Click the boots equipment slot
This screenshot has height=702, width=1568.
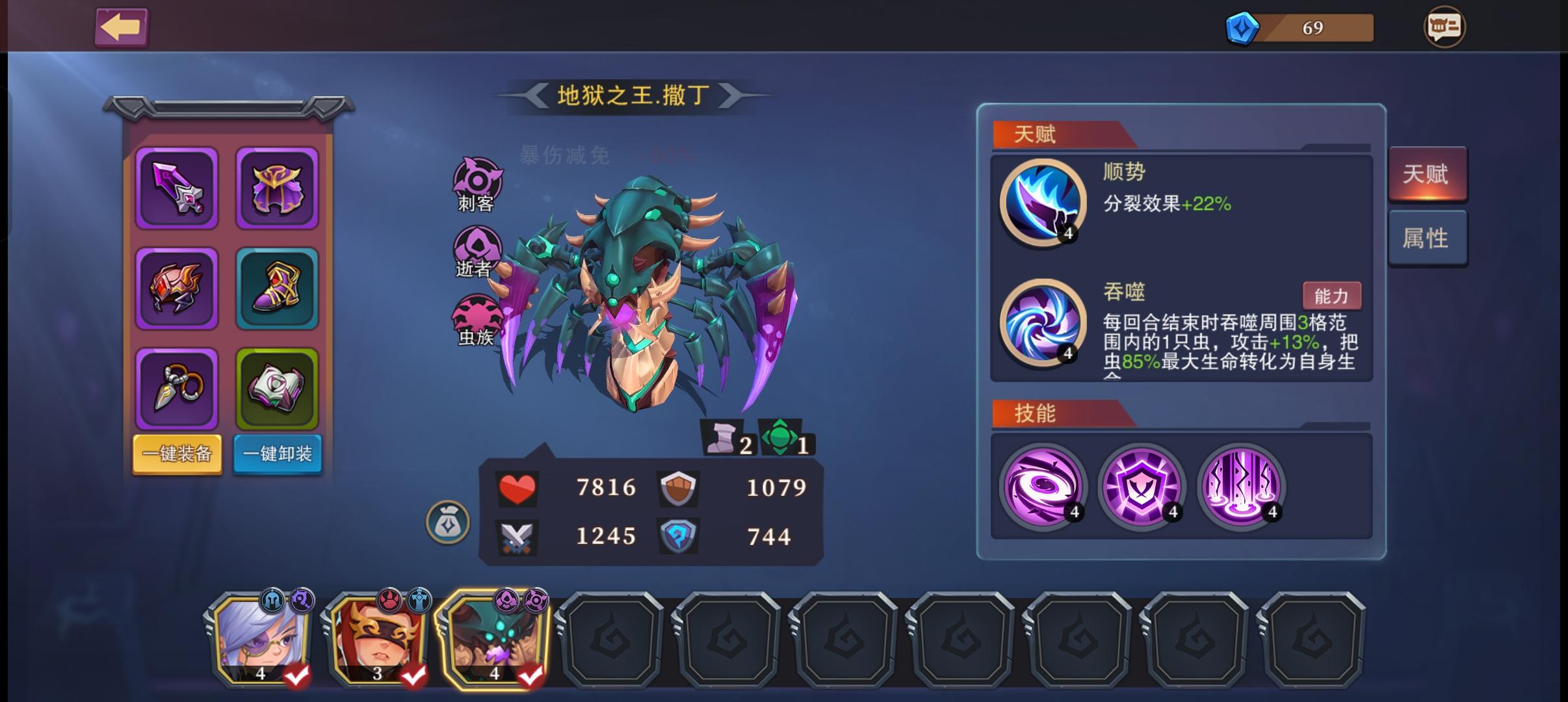coord(277,288)
